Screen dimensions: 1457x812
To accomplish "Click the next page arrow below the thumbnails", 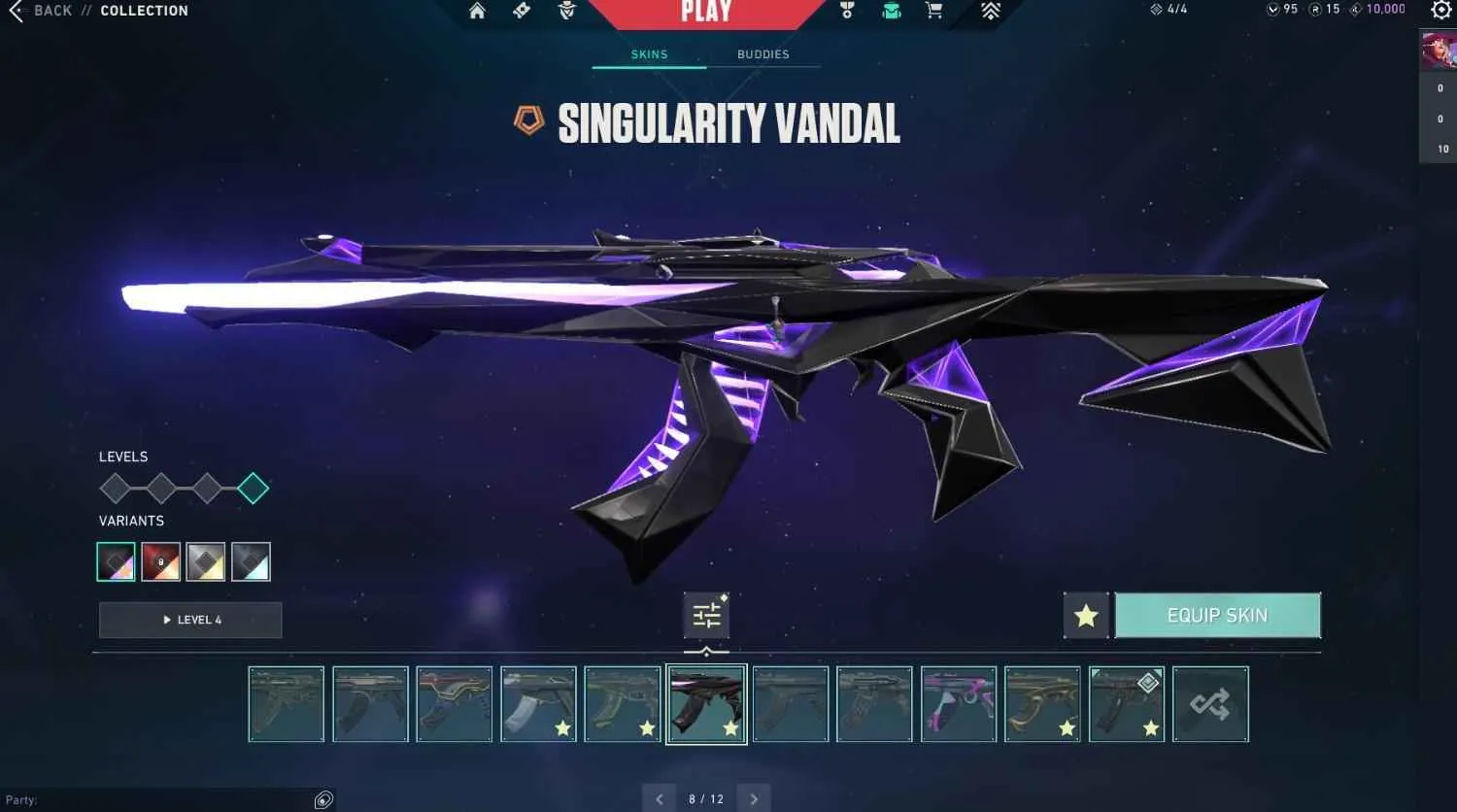I will point(754,797).
